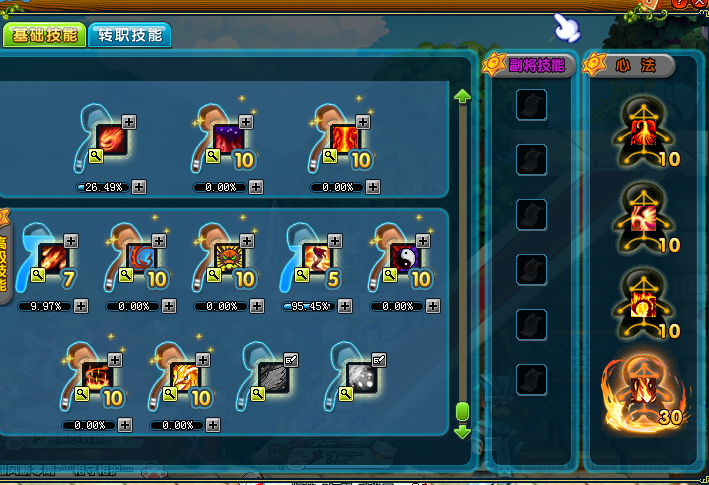Click the plus beside the 9.97% bar
The image size is (709, 485).
point(81,306)
